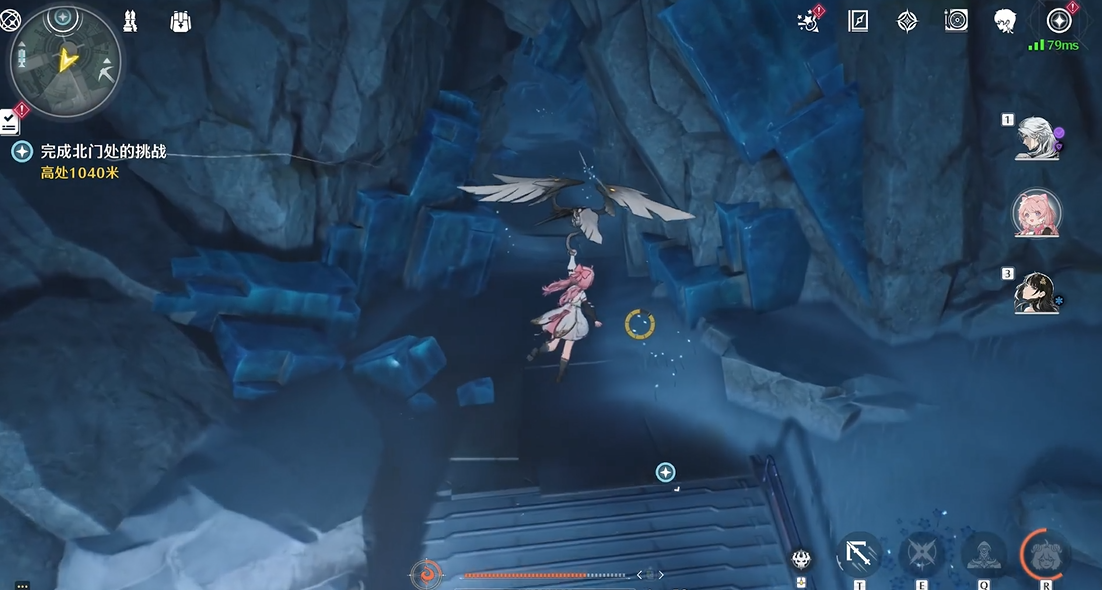Click the twin towers icon beside minimap
Image resolution: width=1102 pixels, height=590 pixels.
pos(130,20)
